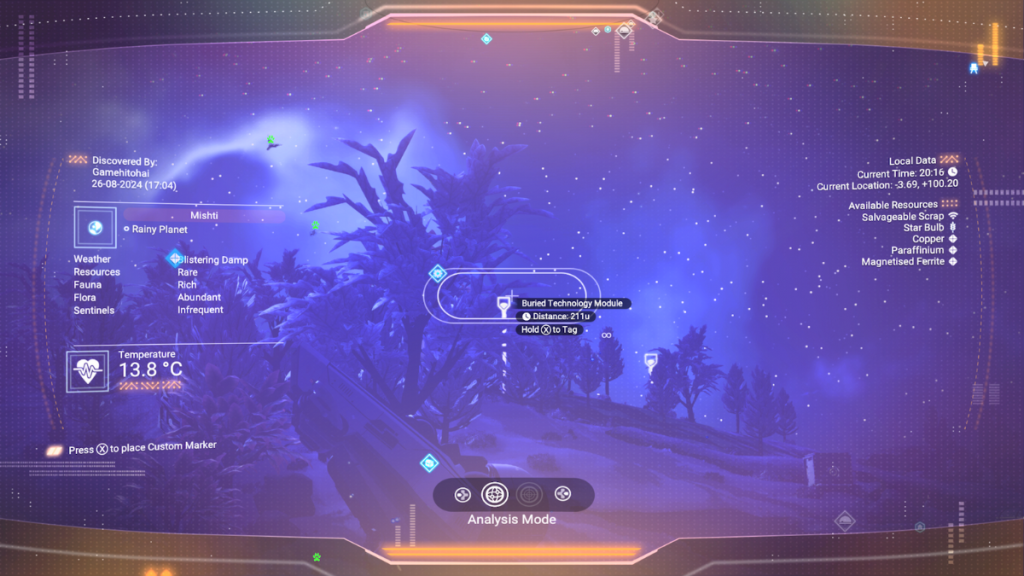Click the left cycle arrow in mode selector

(462, 494)
